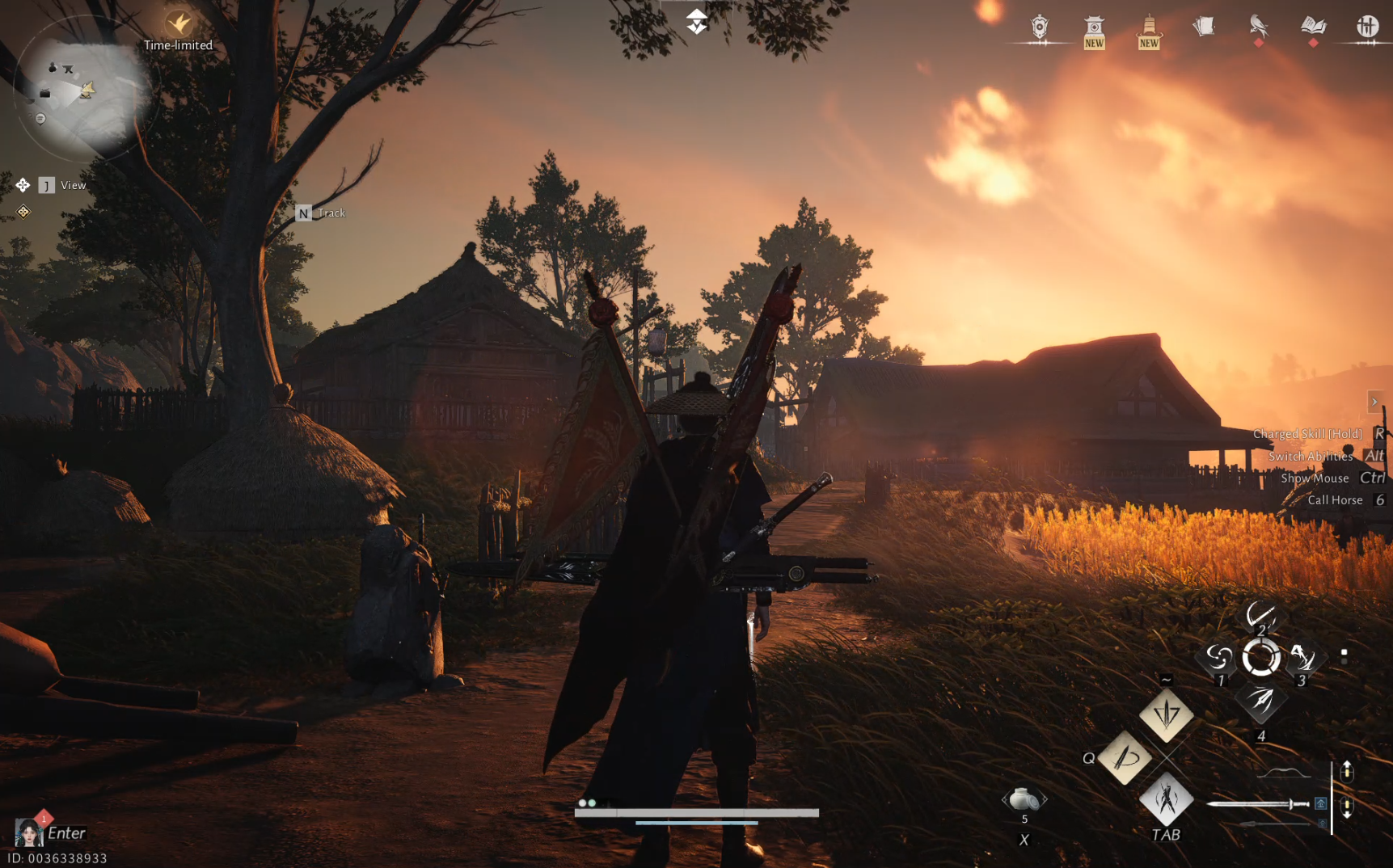This screenshot has height=868, width=1393.
Task: Open the book/journal icon in top bar
Action: tap(1313, 27)
